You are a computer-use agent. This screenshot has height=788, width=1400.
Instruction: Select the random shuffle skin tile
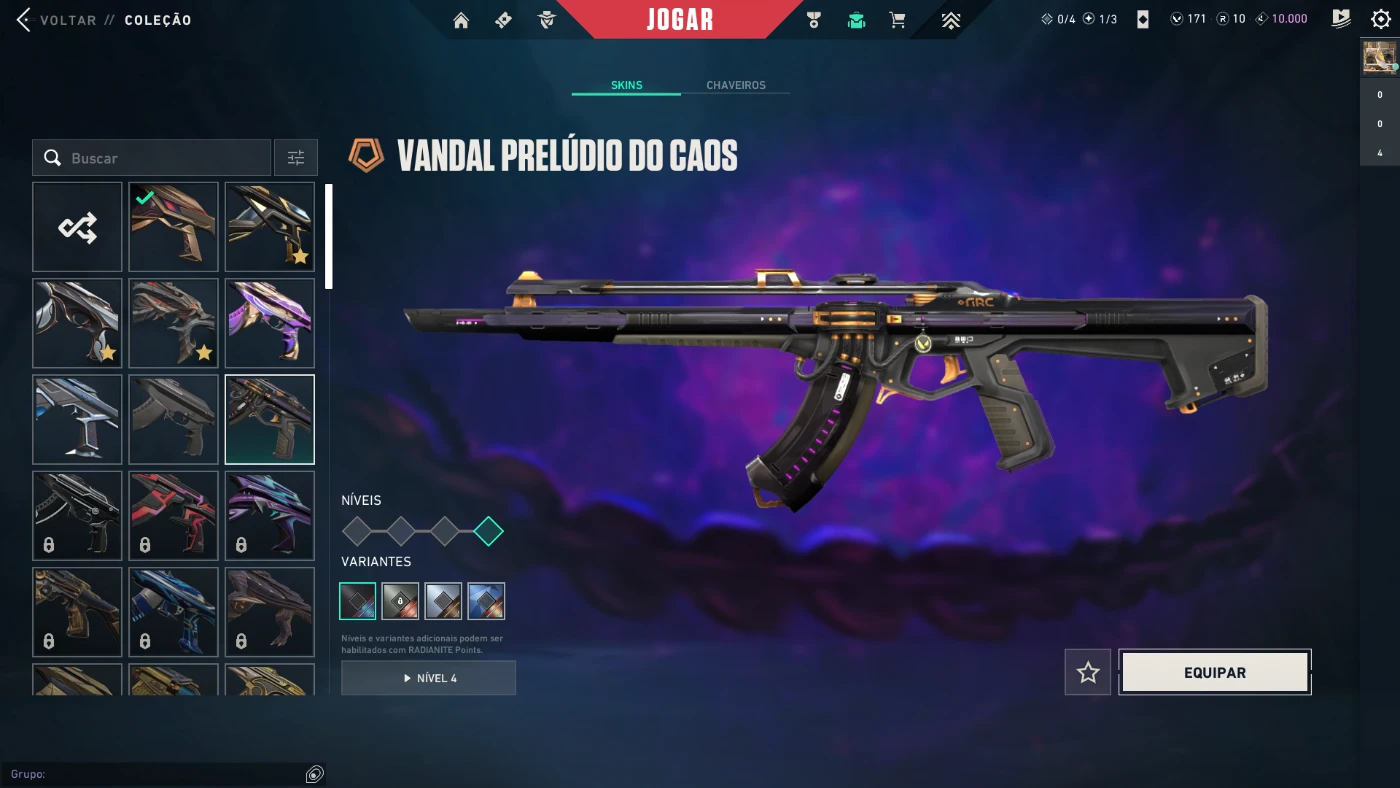77,227
